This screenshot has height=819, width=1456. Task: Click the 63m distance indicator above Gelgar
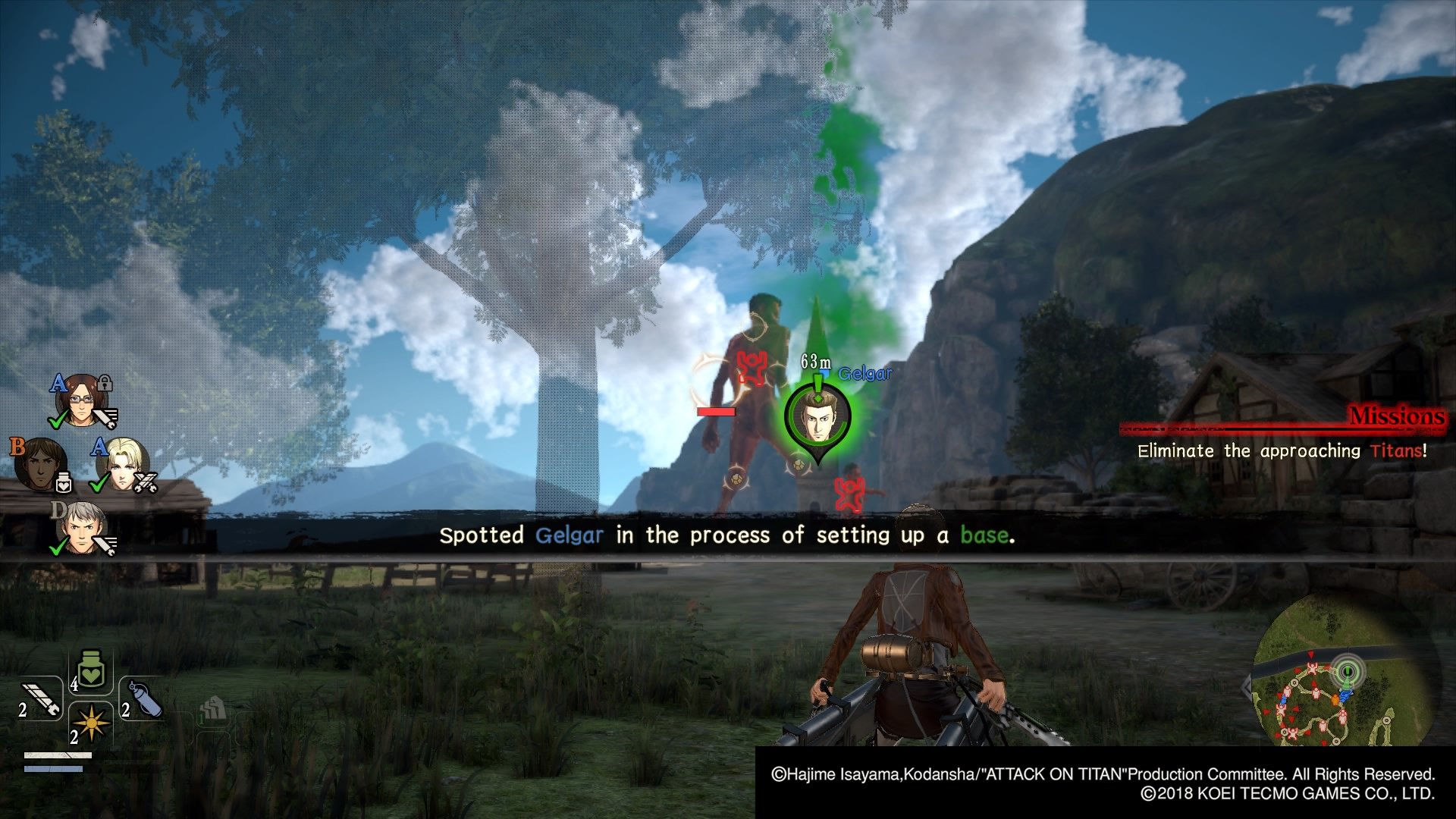coord(815,362)
